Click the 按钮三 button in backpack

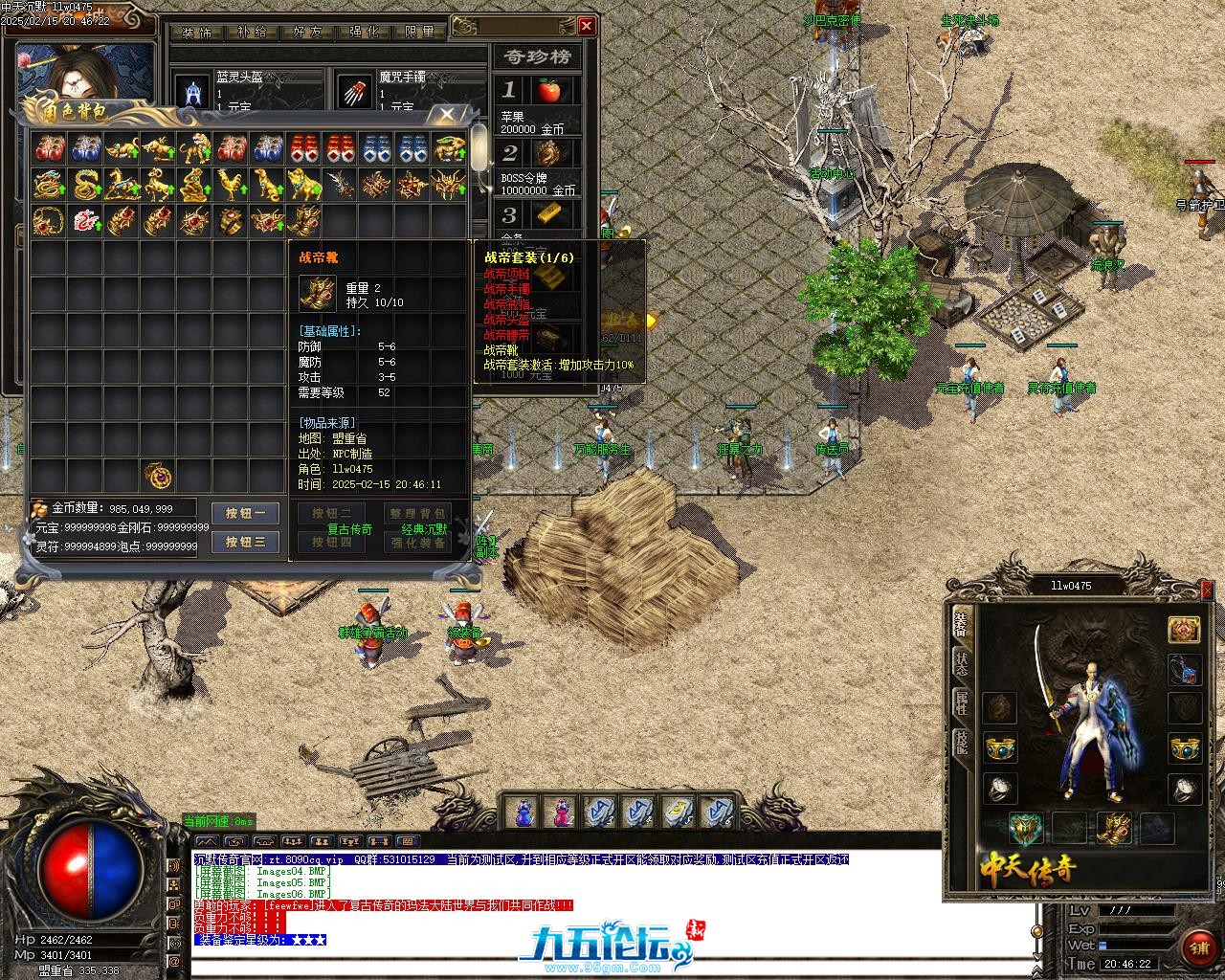pos(246,542)
